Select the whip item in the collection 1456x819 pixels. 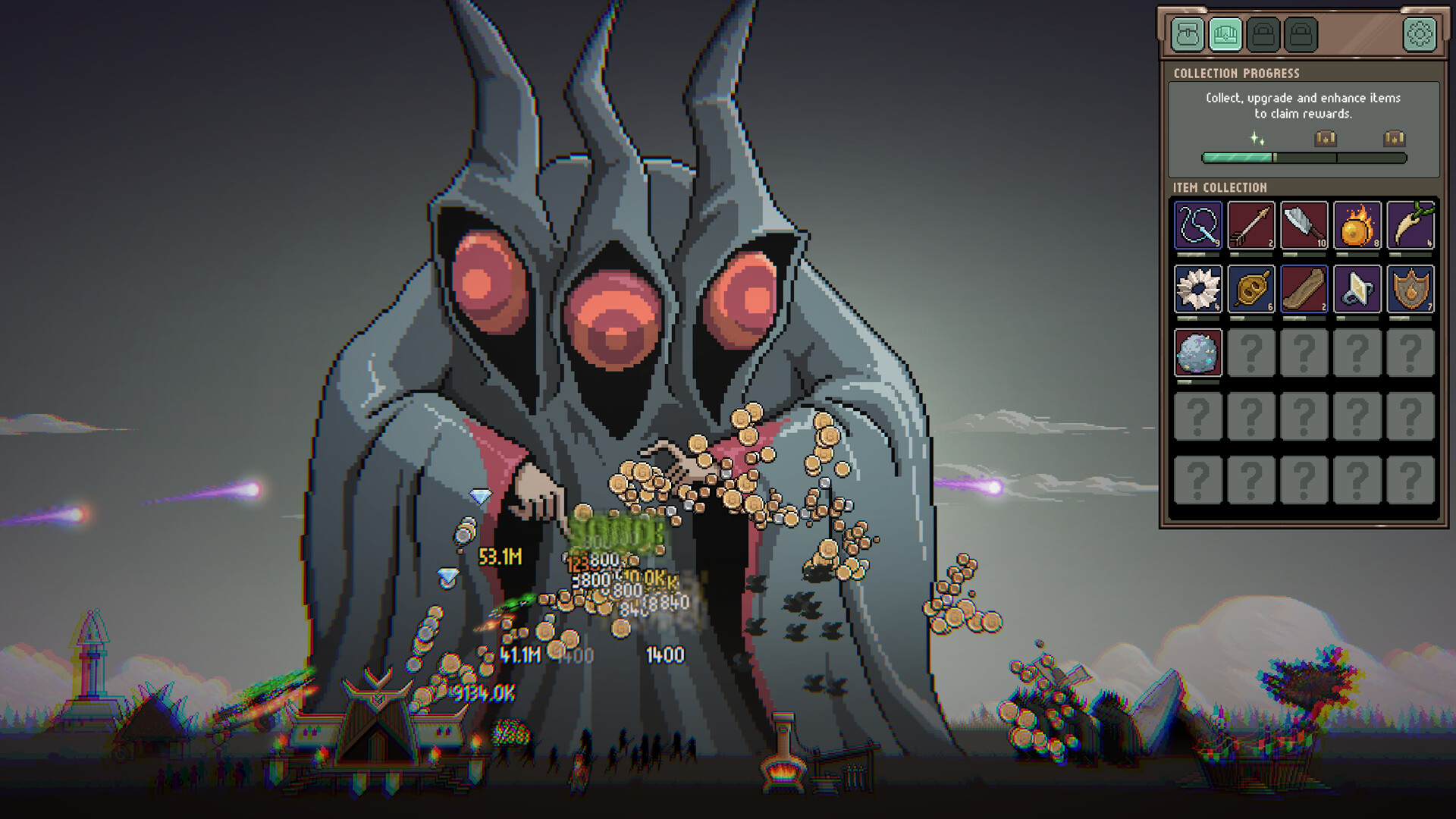point(1197,225)
